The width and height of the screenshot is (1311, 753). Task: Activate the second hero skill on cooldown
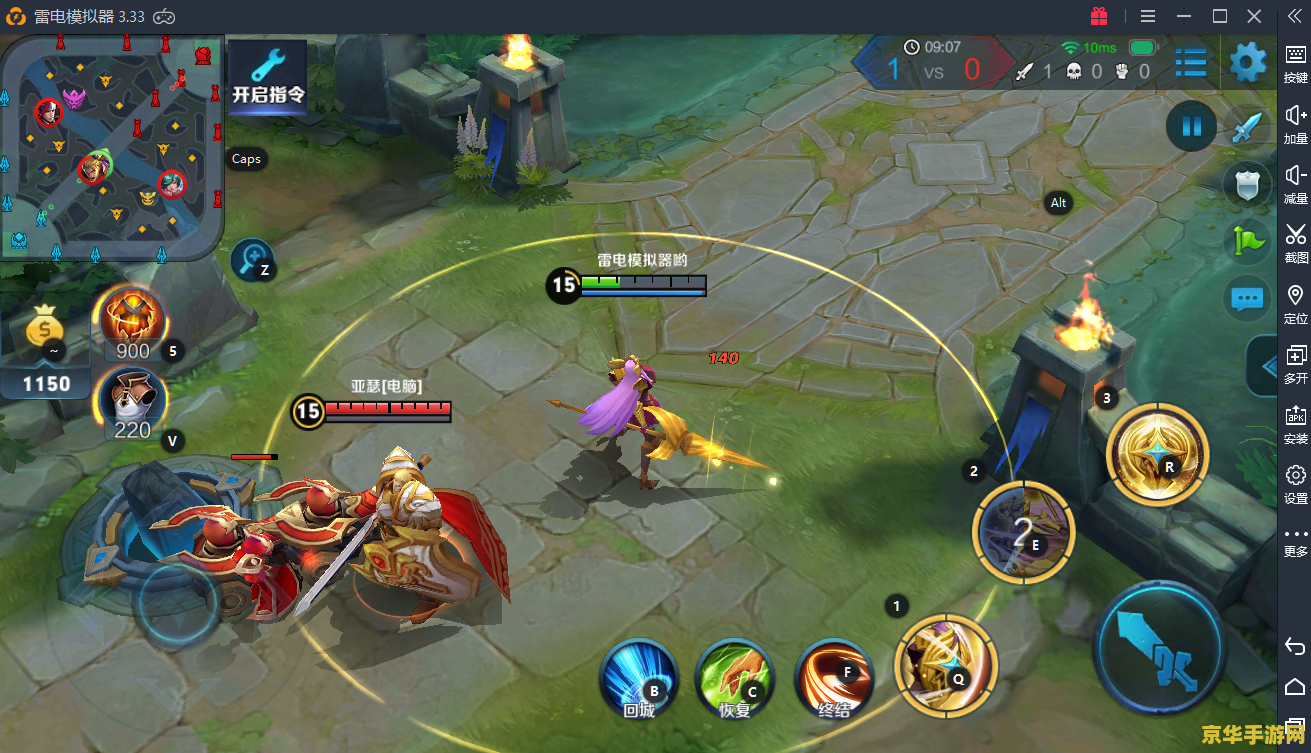1023,532
